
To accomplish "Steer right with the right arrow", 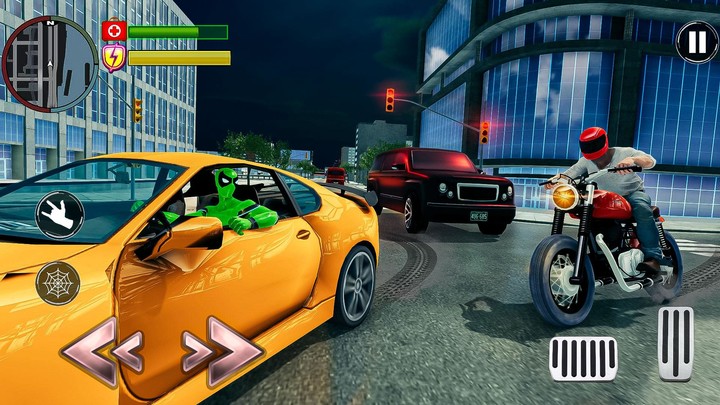I will [x=222, y=351].
